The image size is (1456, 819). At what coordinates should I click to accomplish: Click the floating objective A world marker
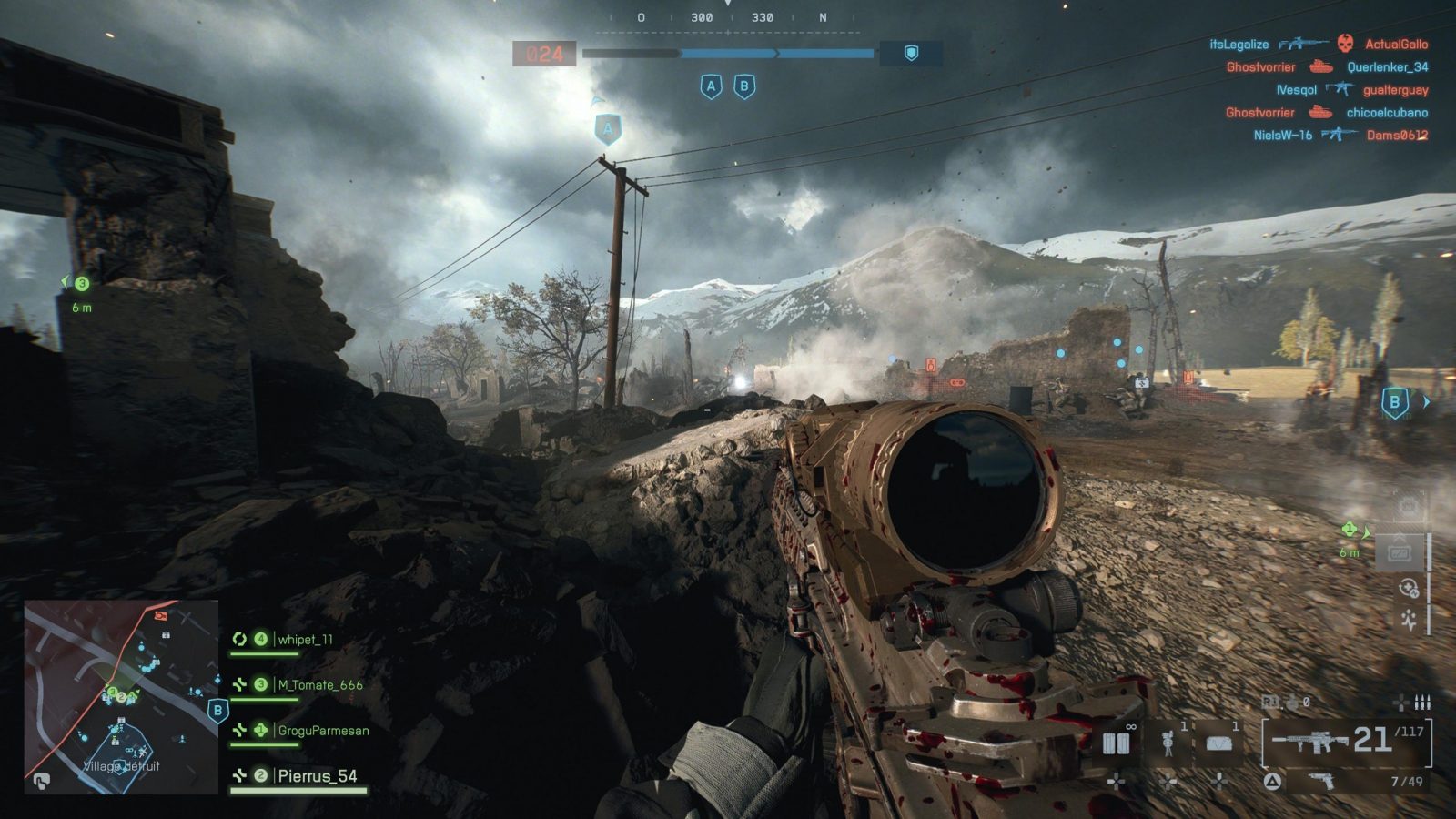[608, 129]
